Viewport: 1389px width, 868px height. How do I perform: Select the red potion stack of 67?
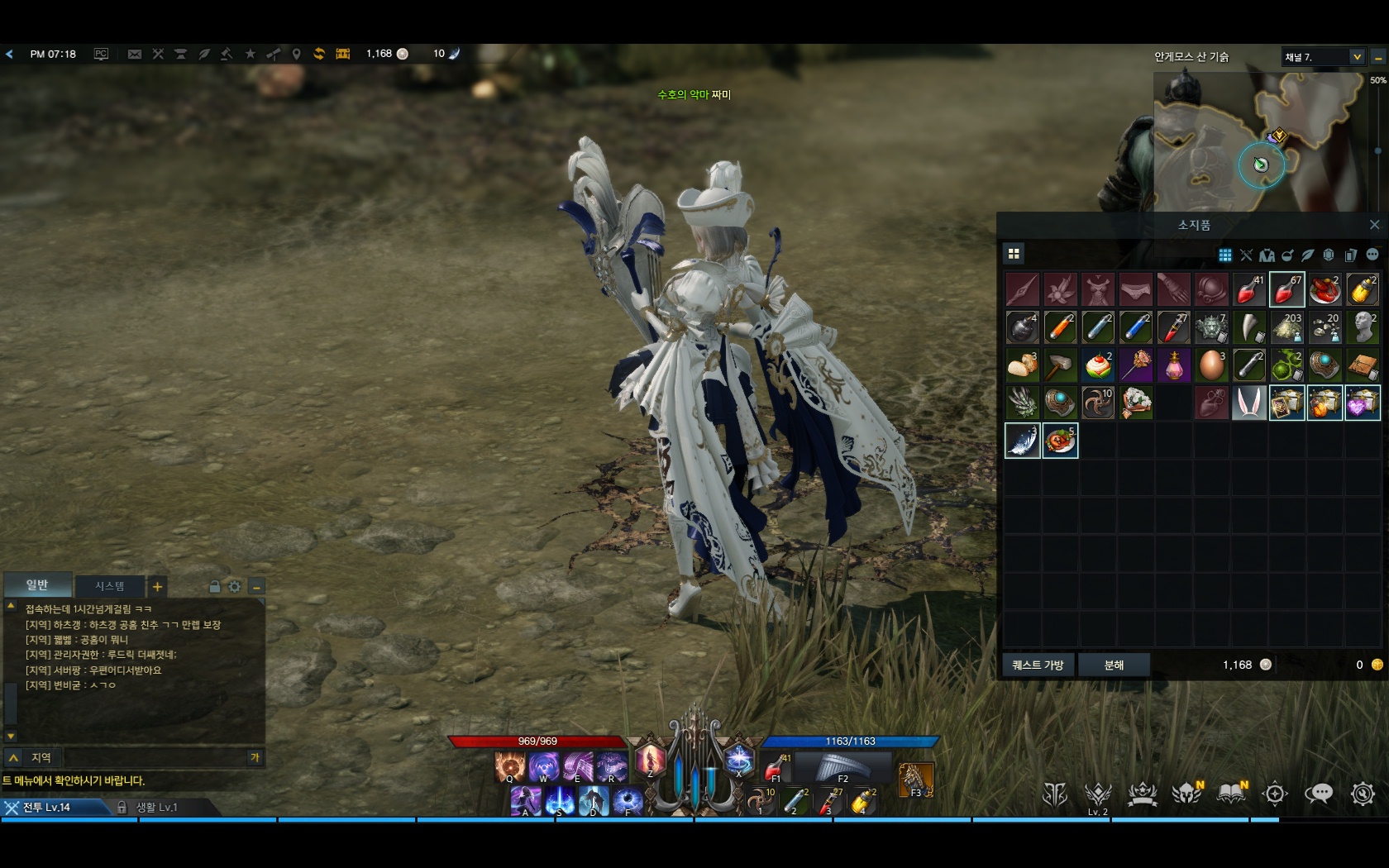[x=1286, y=290]
